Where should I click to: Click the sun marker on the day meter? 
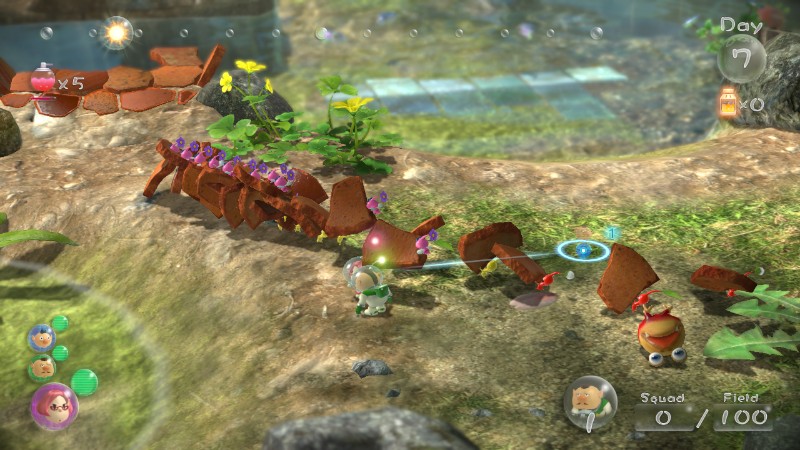pyautogui.click(x=118, y=33)
